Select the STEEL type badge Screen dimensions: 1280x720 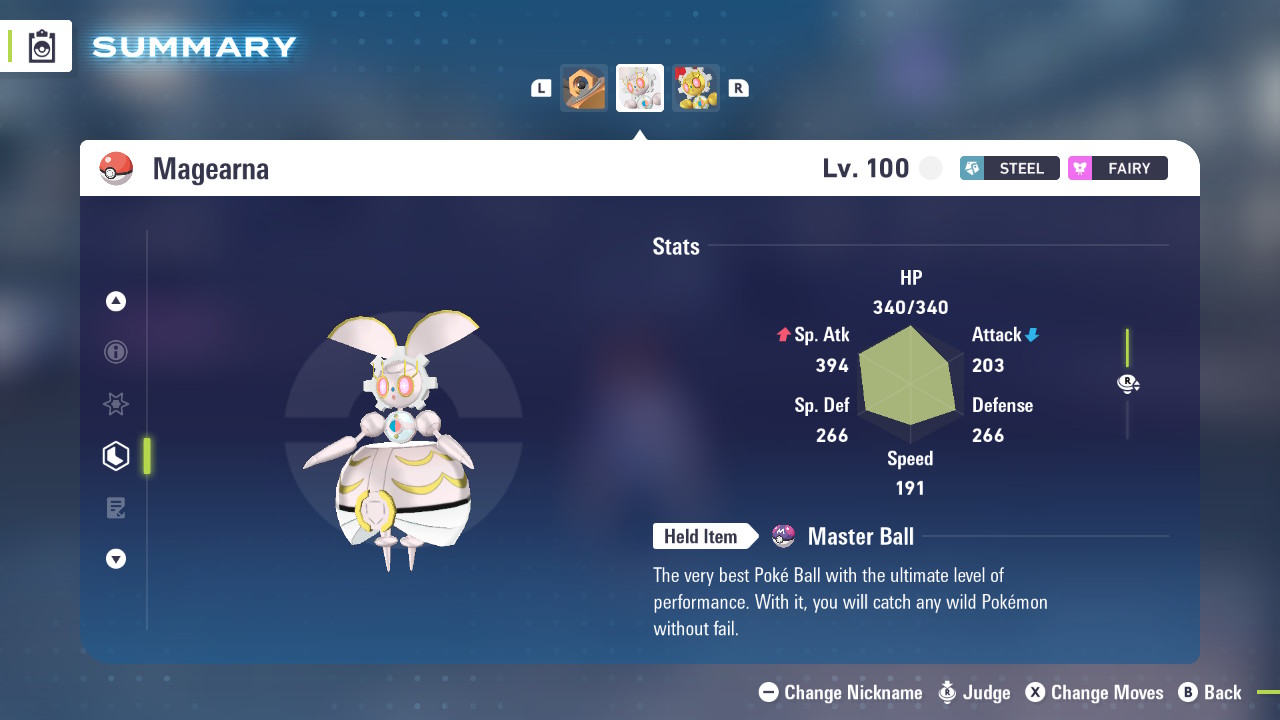[1009, 168]
